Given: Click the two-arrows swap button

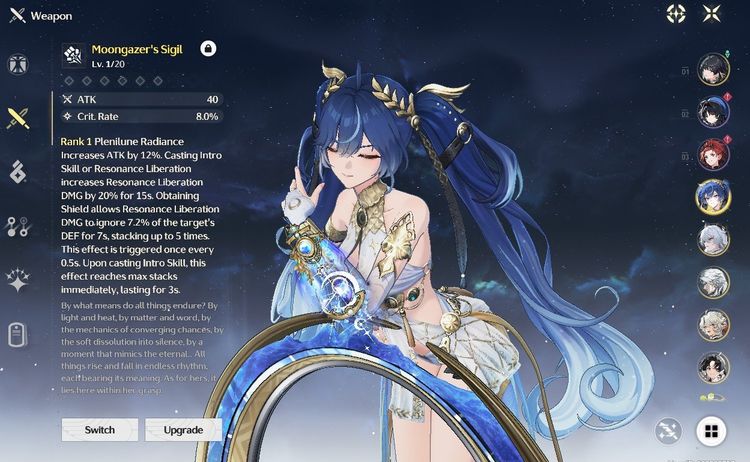Looking at the screenshot, I should click(x=668, y=431).
